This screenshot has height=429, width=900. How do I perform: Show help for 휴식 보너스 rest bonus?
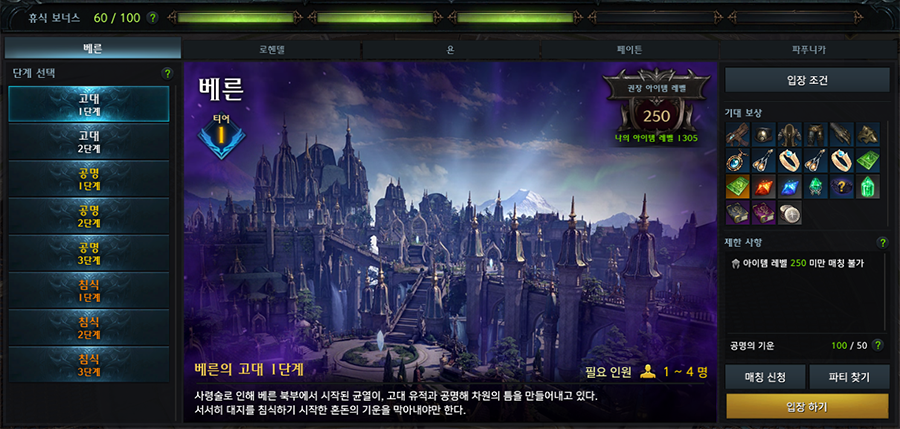(152, 18)
